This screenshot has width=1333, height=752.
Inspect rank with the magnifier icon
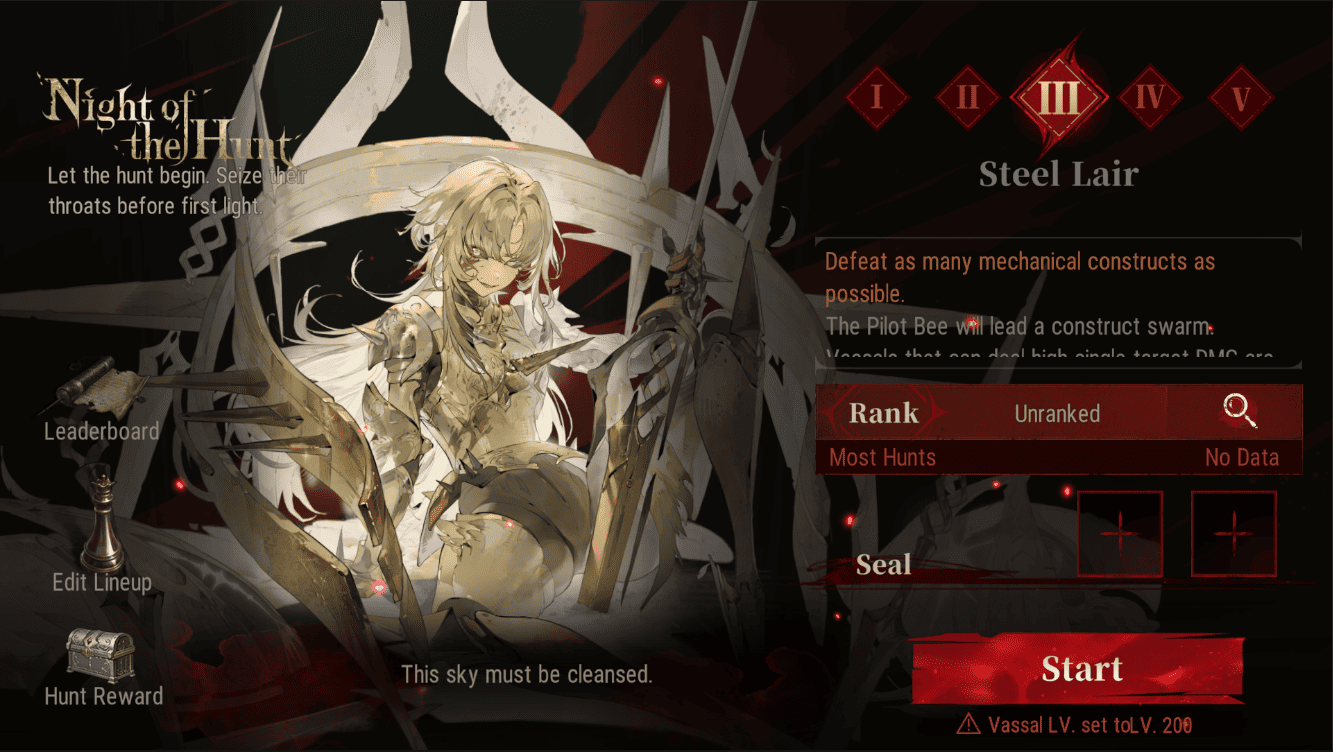click(x=1239, y=411)
